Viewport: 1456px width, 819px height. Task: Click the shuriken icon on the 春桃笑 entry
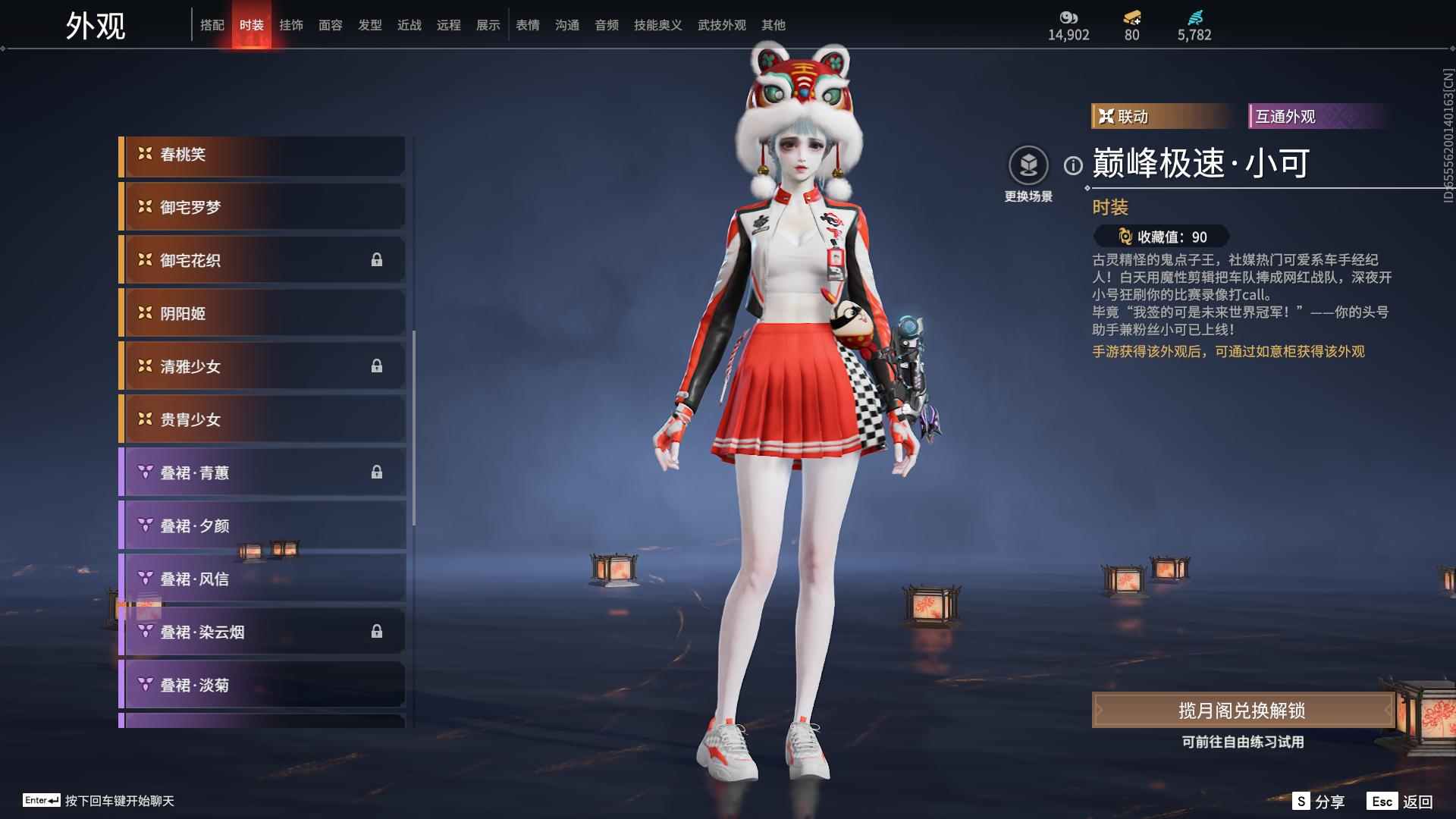(x=145, y=154)
